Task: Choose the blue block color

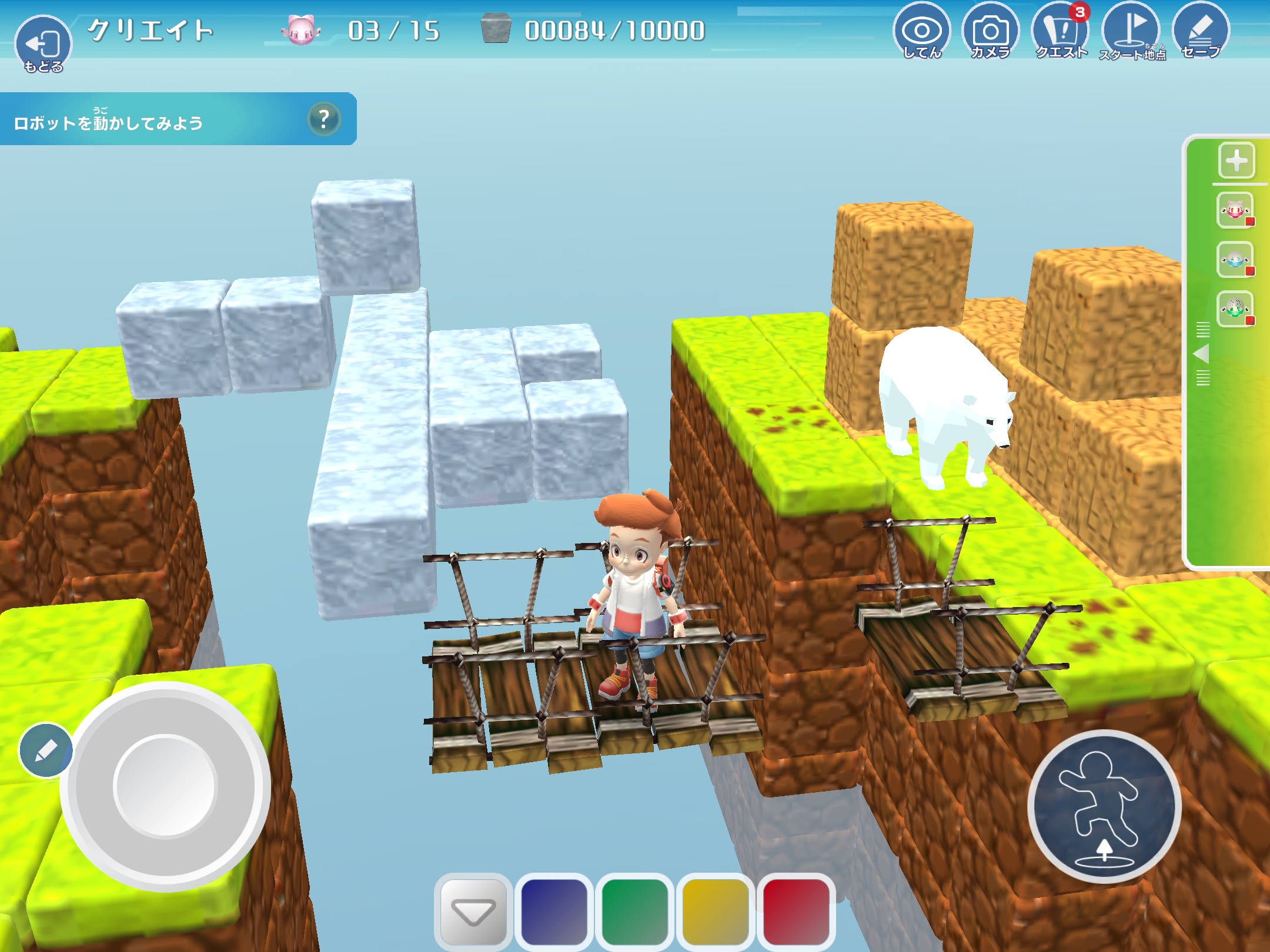Action: [x=554, y=911]
